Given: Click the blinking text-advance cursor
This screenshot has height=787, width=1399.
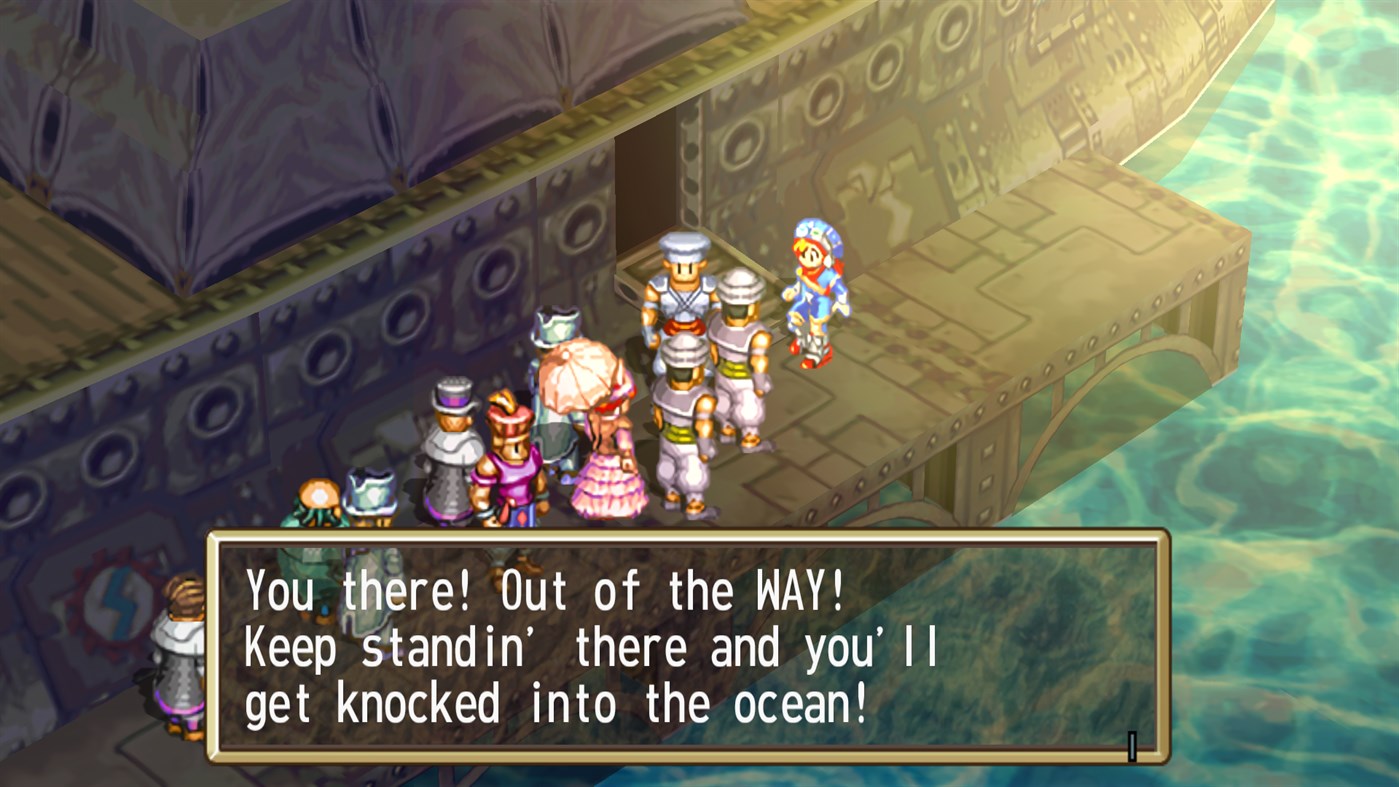Looking at the screenshot, I should [1131, 745].
